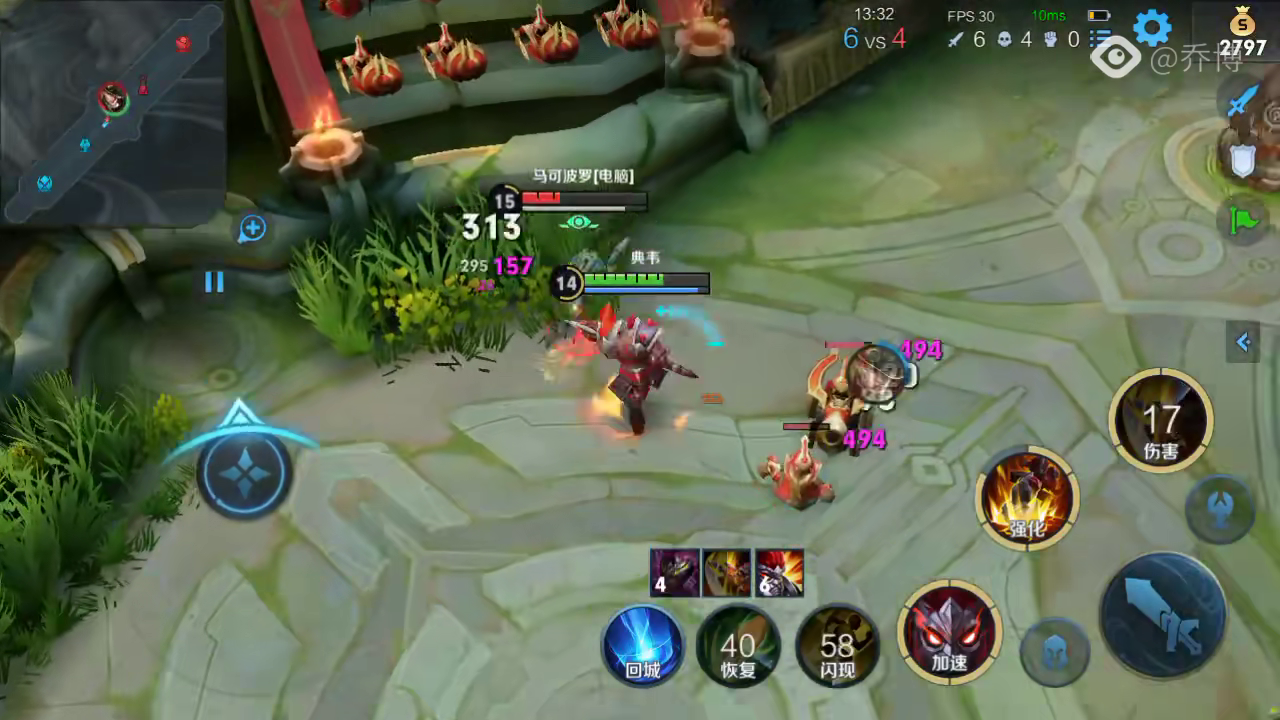Target towers with the tower button
The height and width of the screenshot is (720, 1280).
click(x=1220, y=509)
